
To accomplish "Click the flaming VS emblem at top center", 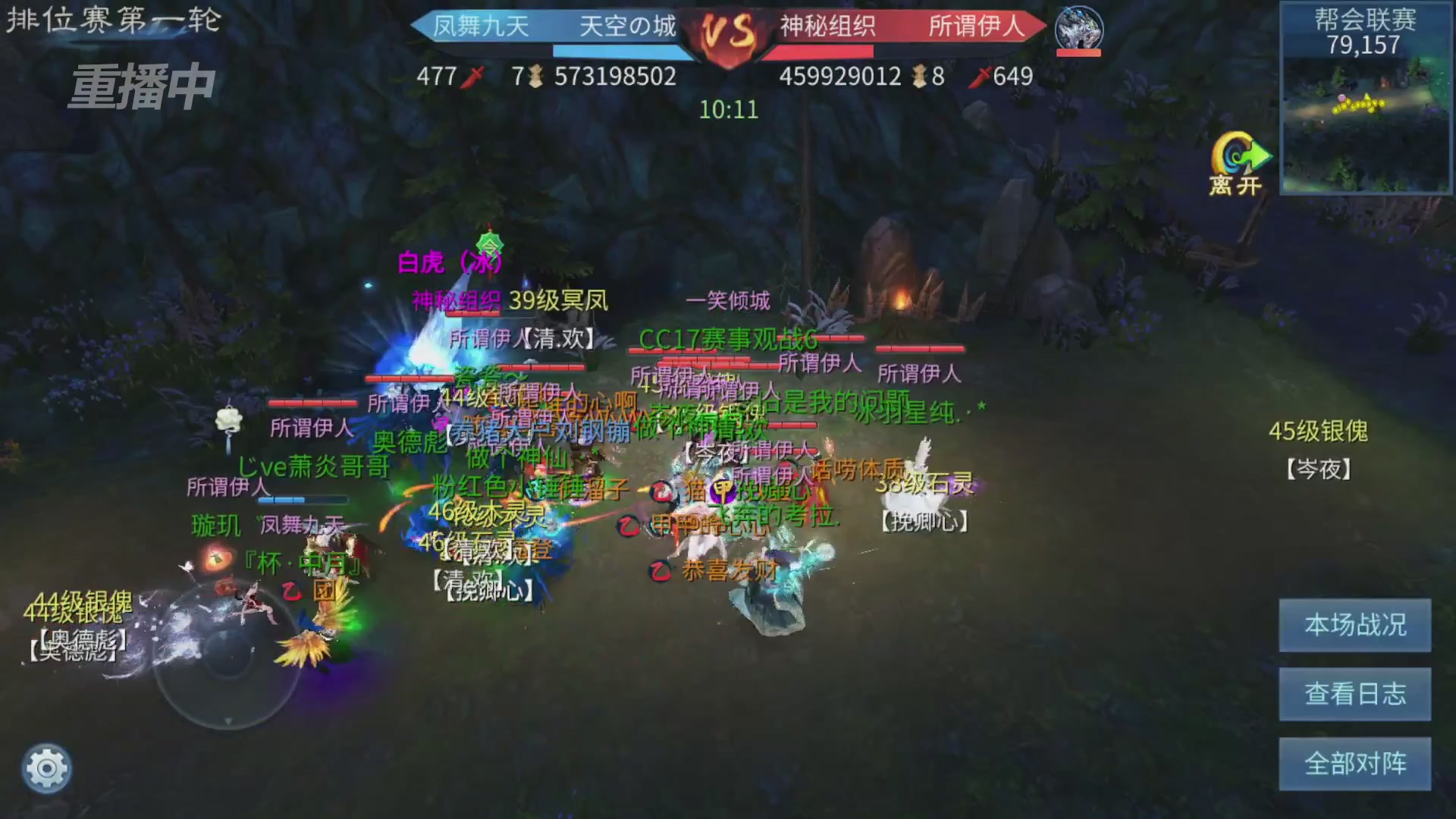I will pos(726,32).
